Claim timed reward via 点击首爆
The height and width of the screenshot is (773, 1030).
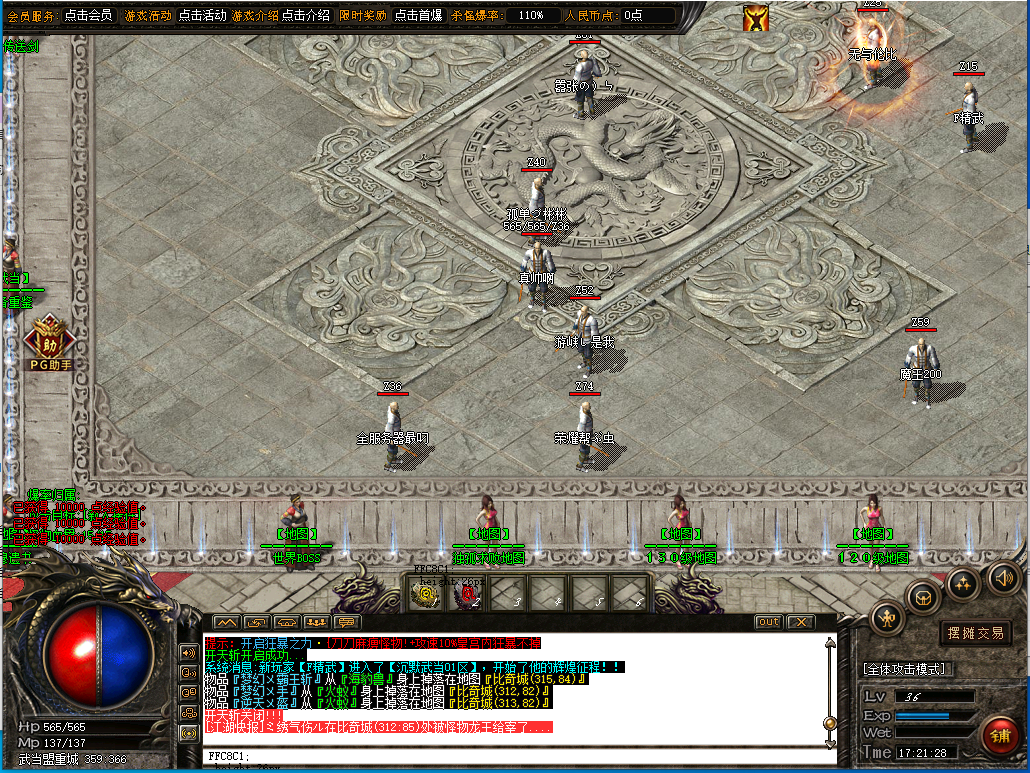click(419, 15)
